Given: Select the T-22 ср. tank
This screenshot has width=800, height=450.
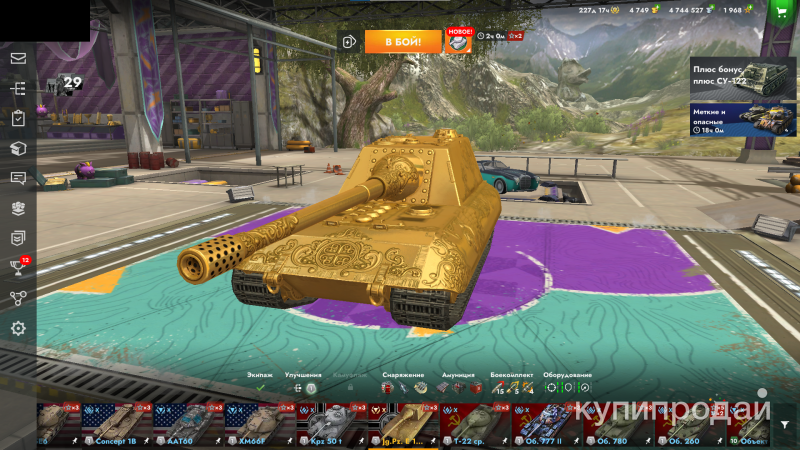Looking at the screenshot, I should 470,424.
